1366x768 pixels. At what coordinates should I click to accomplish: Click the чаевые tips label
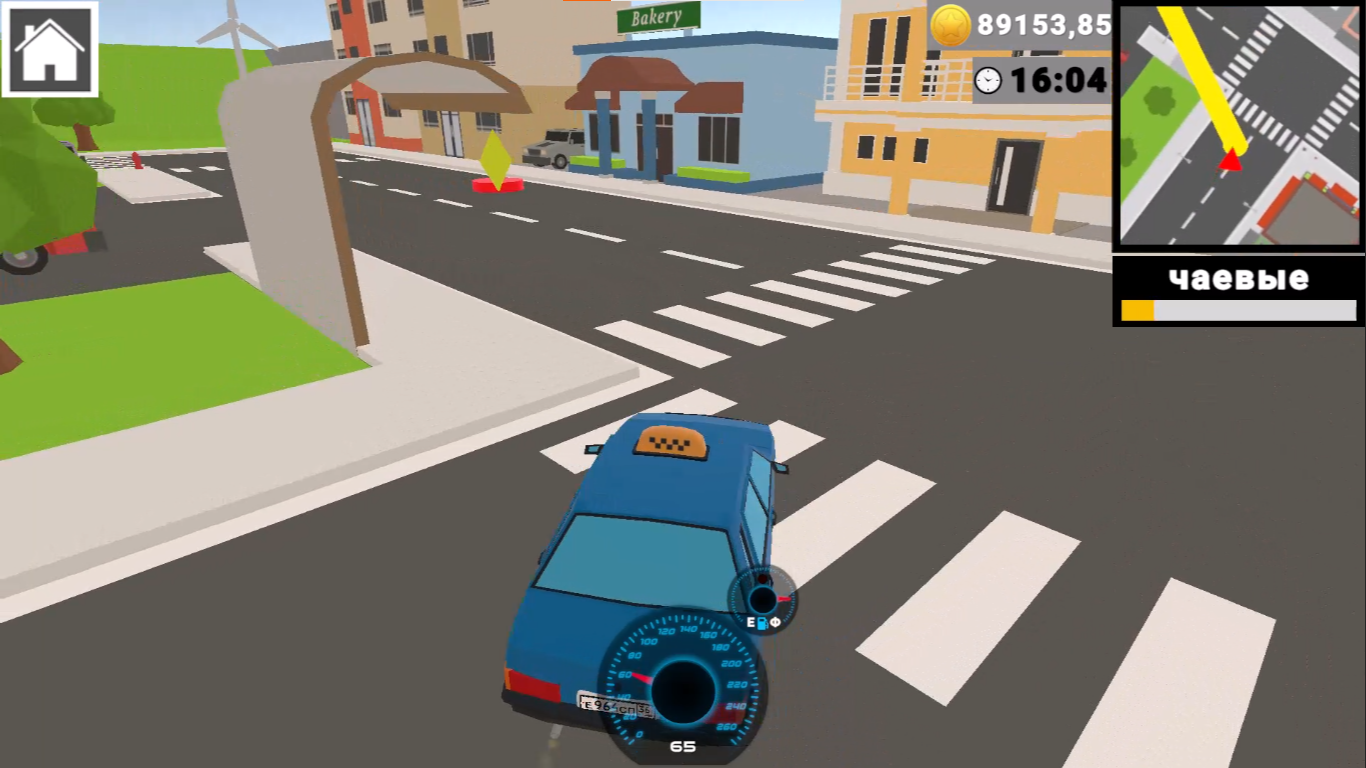[1237, 280]
